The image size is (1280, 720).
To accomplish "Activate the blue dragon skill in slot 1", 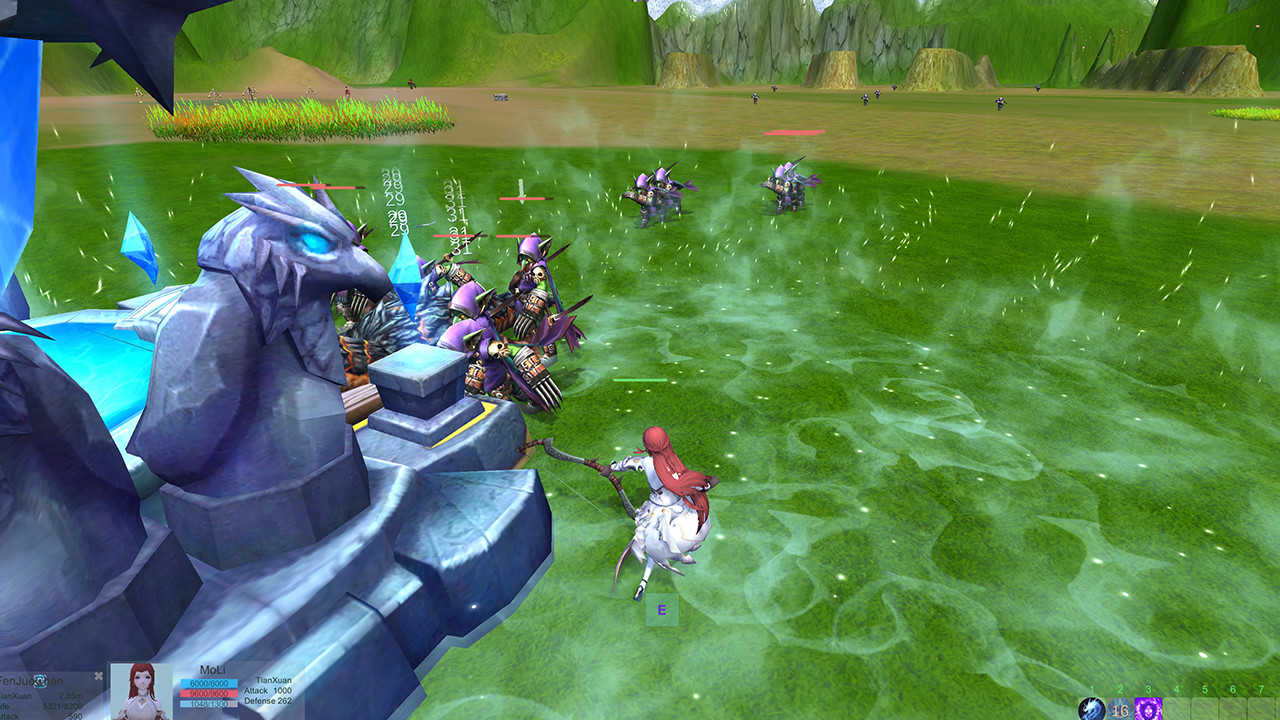I will [x=1091, y=710].
